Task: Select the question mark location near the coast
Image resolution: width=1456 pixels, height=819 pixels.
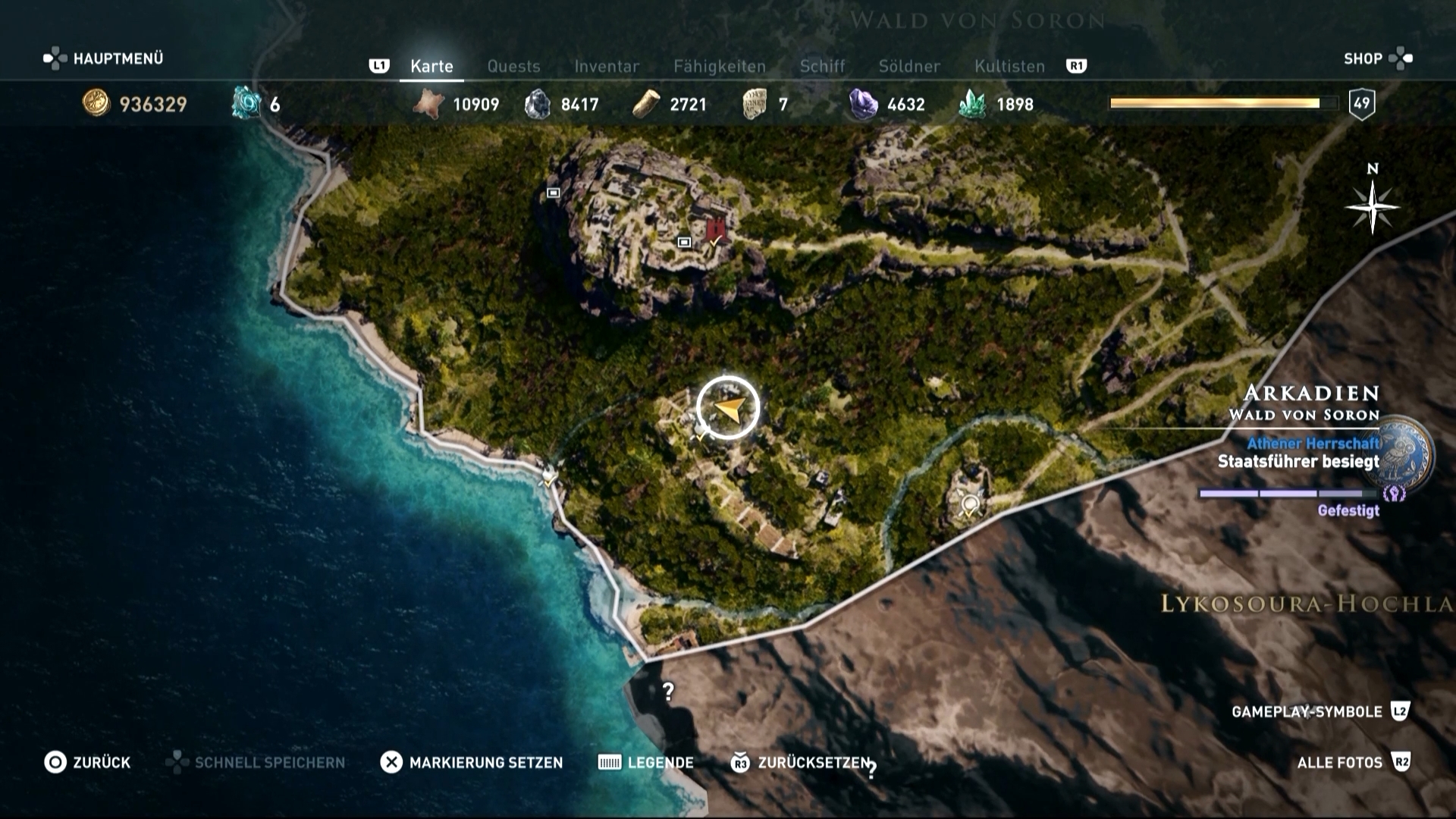Action: coord(668,692)
